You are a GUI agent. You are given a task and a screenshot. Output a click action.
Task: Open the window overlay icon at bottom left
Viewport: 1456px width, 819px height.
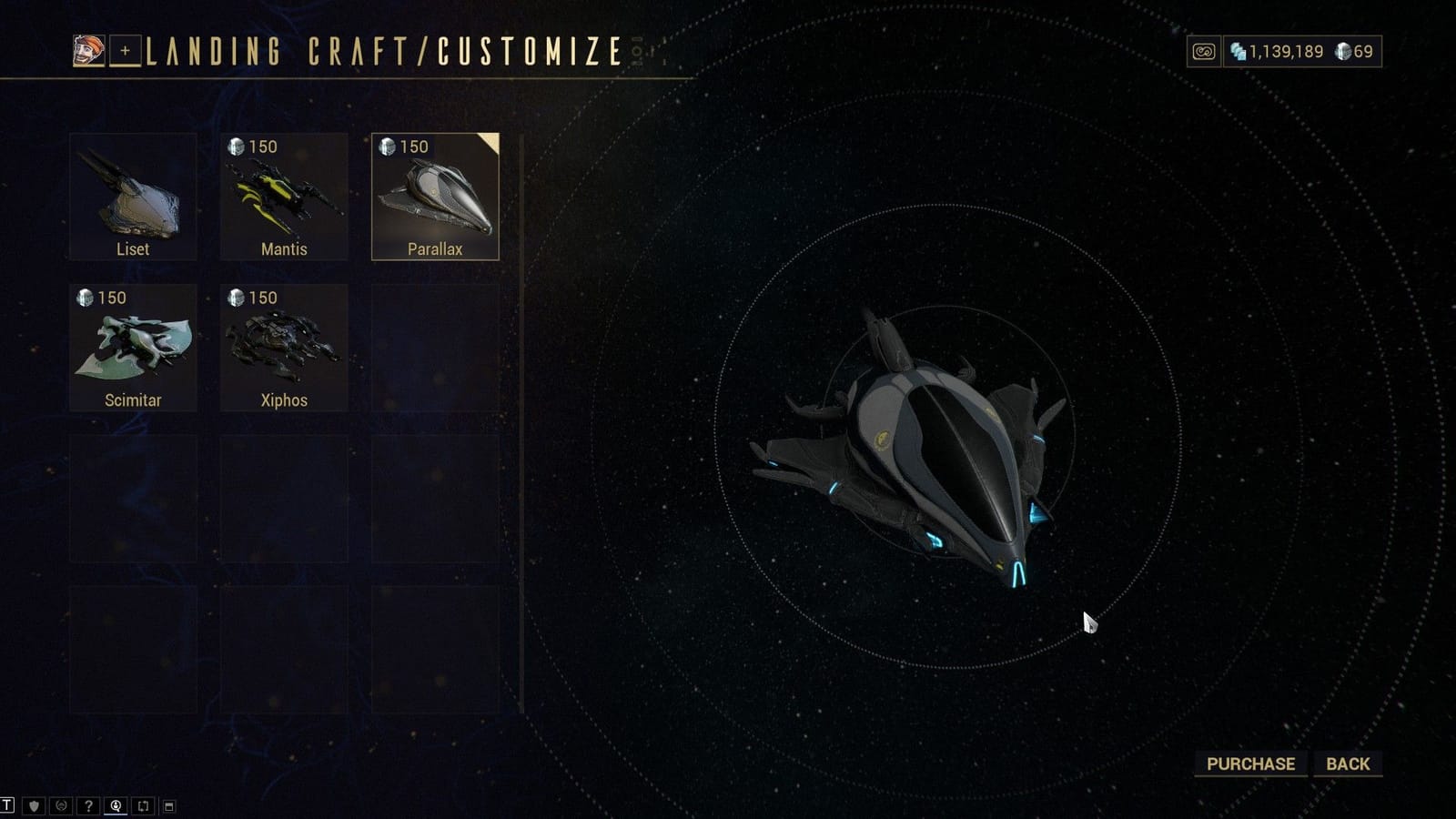167,804
